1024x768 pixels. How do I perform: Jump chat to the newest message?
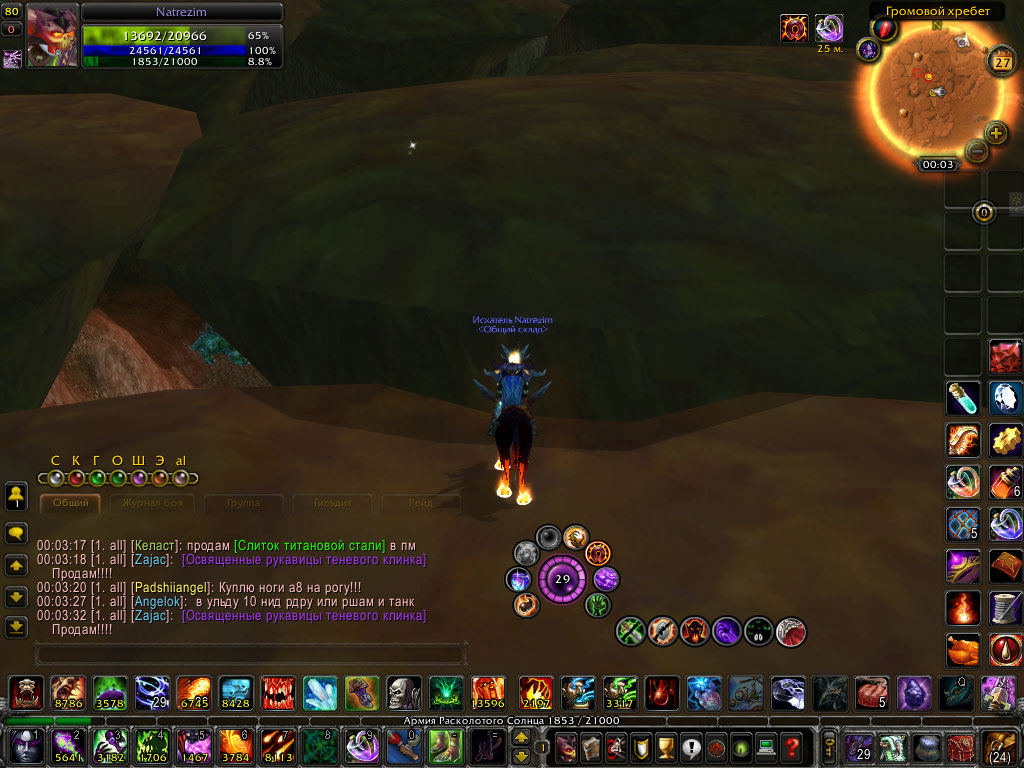pos(16,627)
